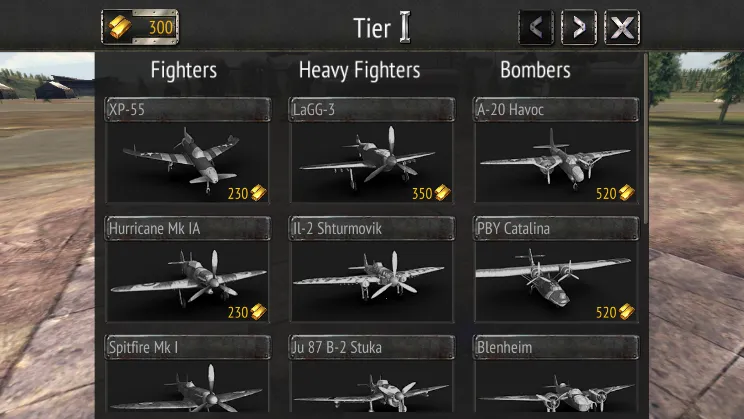Screen dimensions: 744x419
Task: Go to the next tier page
Action: 579,27
